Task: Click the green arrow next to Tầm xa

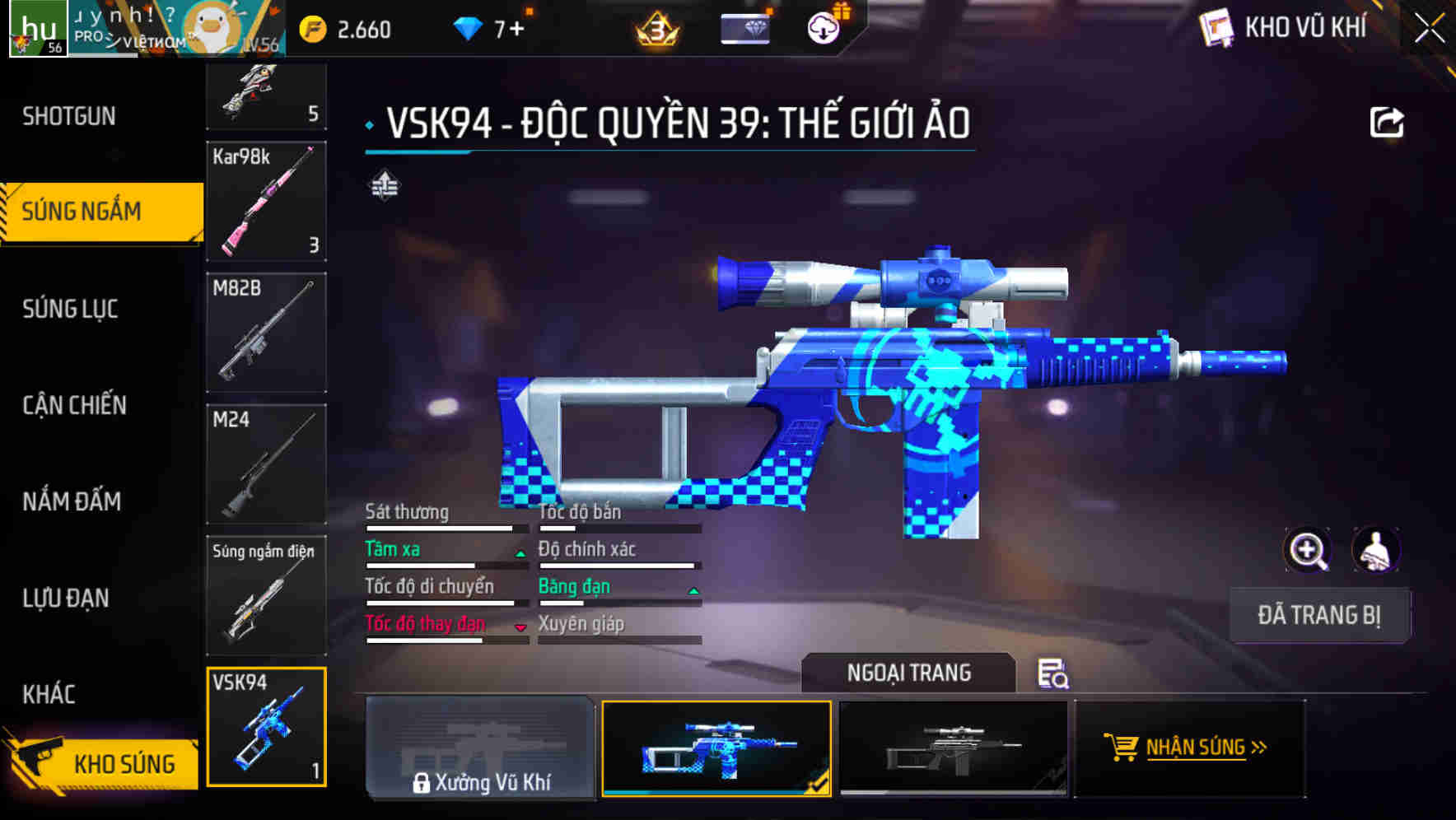Action: coord(520,553)
